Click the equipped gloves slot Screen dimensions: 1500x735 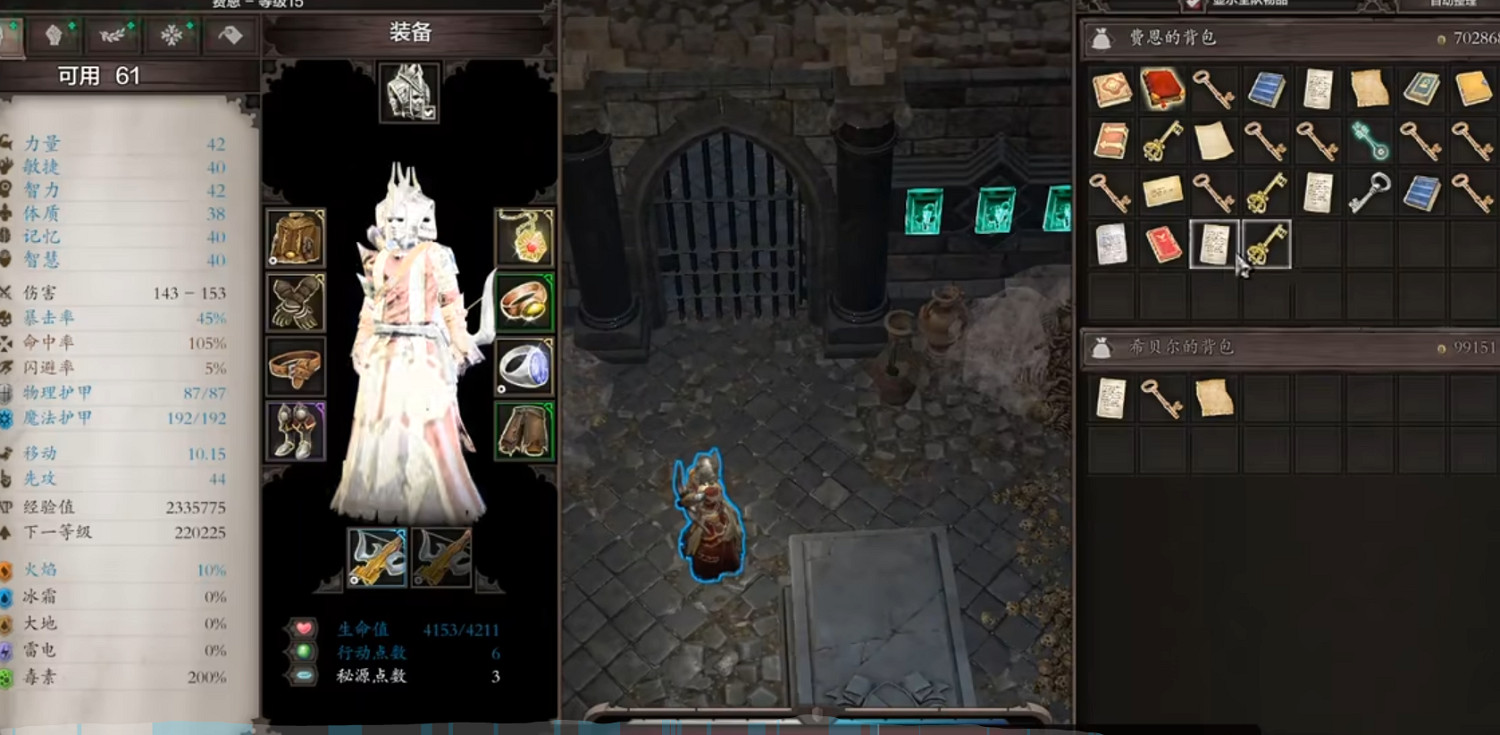pos(296,302)
